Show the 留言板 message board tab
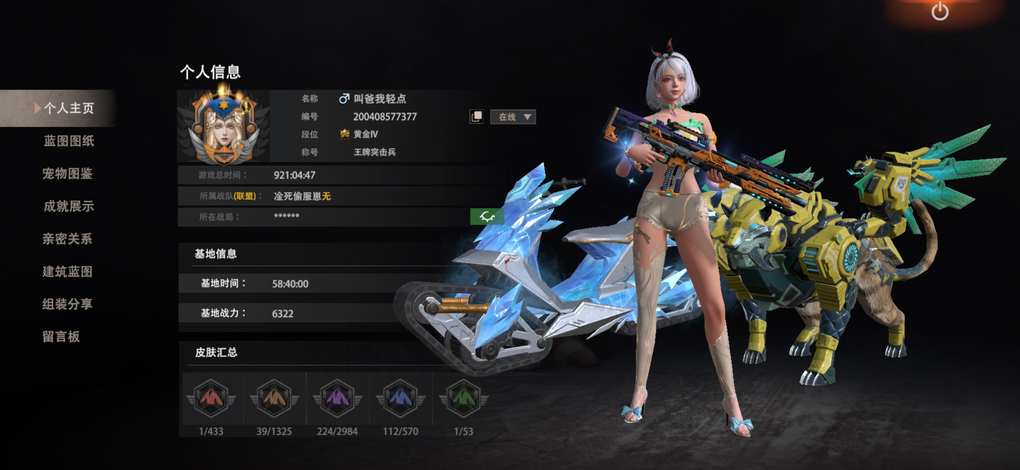This screenshot has width=1020, height=470. pyautogui.click(x=61, y=337)
